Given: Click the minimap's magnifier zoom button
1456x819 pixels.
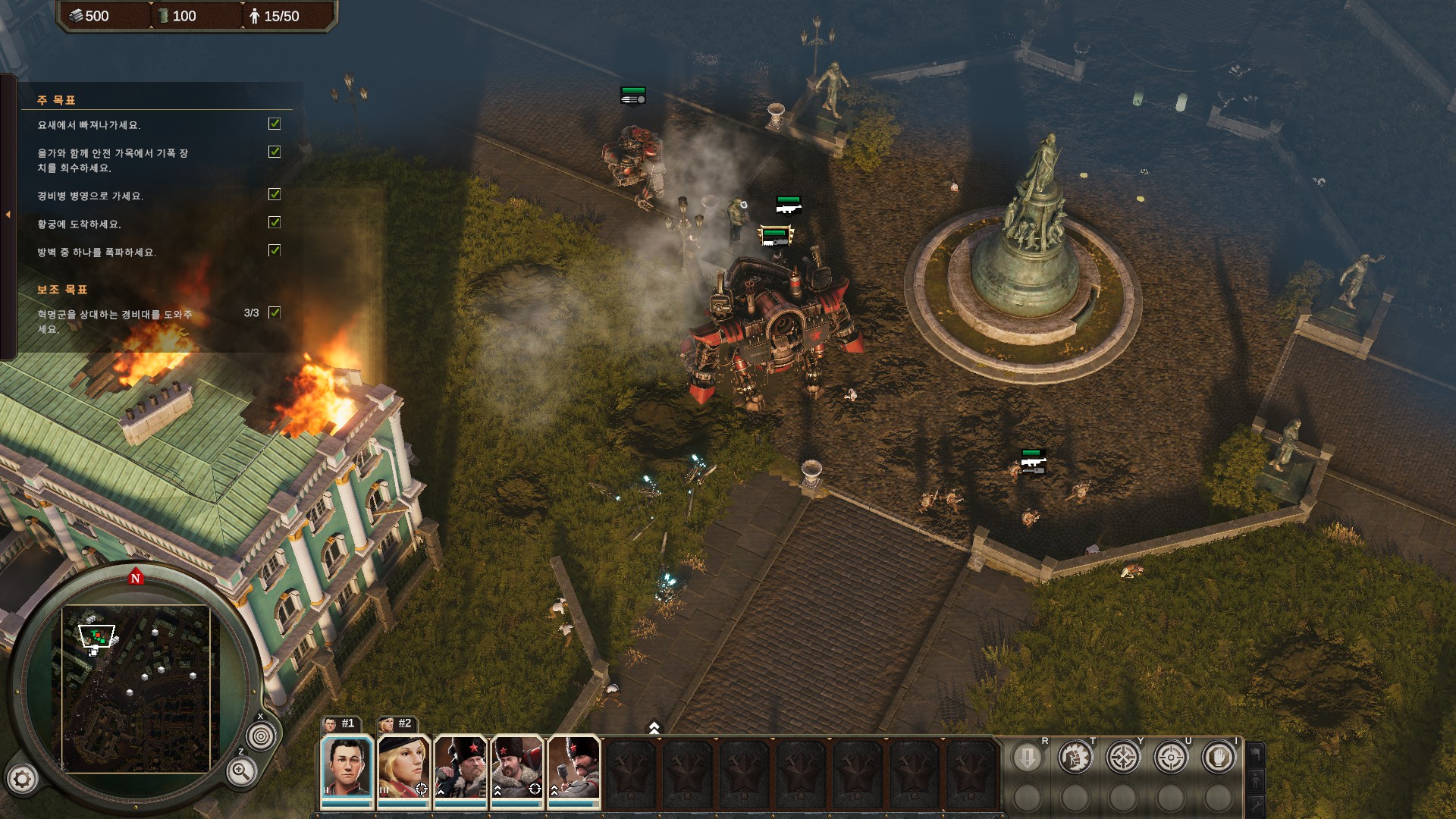Looking at the screenshot, I should [241, 772].
